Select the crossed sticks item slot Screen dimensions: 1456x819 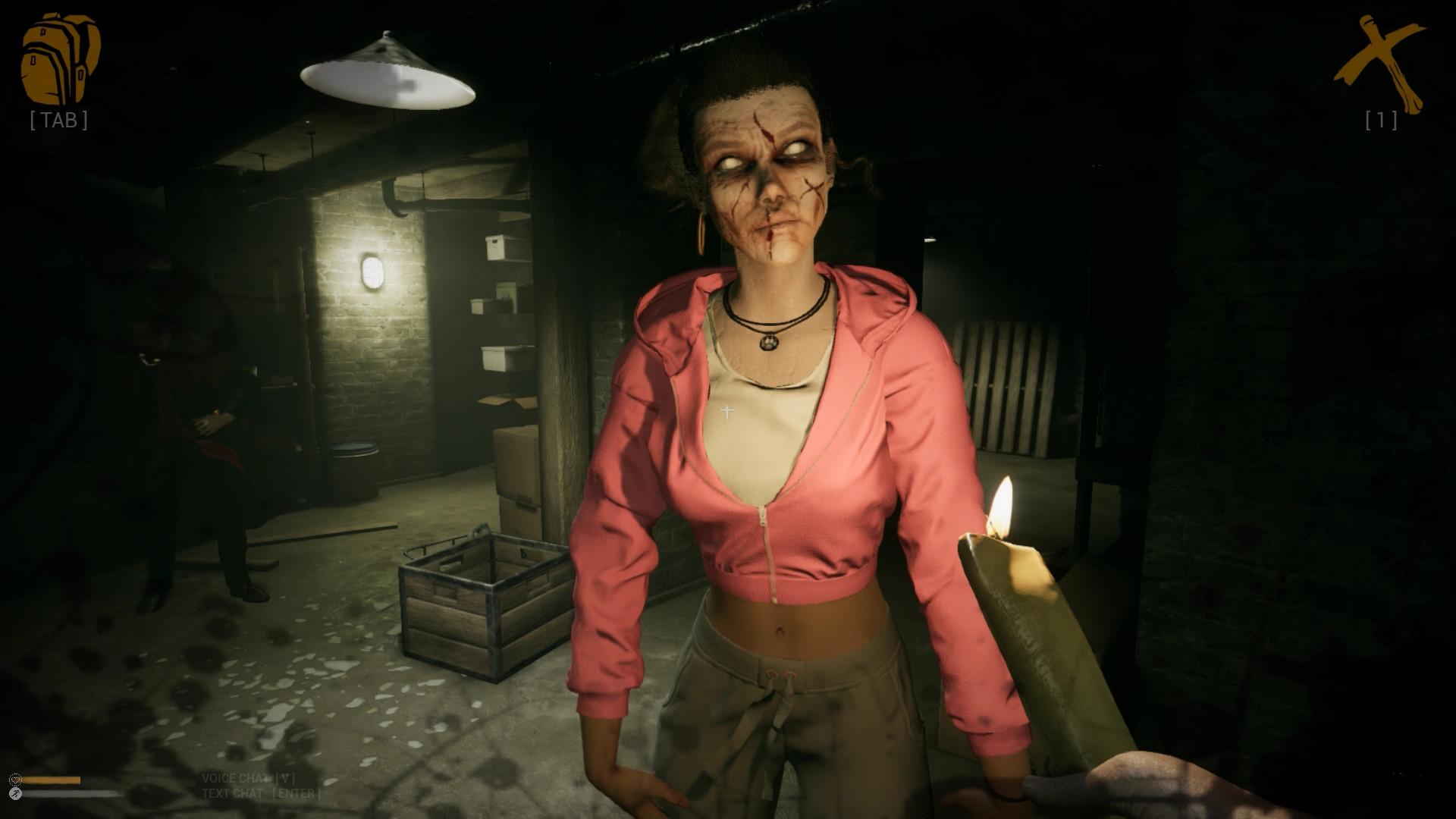coord(1379,64)
